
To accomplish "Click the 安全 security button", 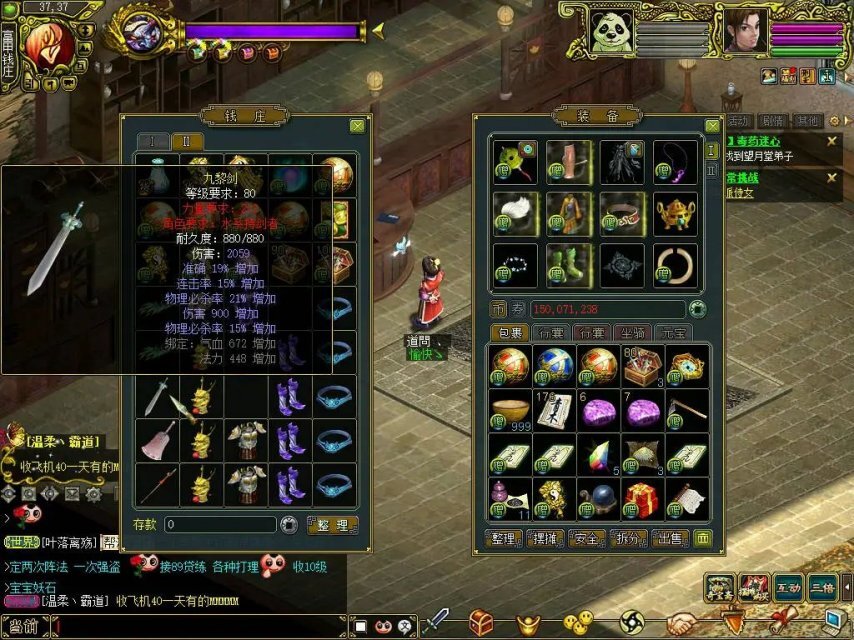I will pyautogui.click(x=588, y=539).
